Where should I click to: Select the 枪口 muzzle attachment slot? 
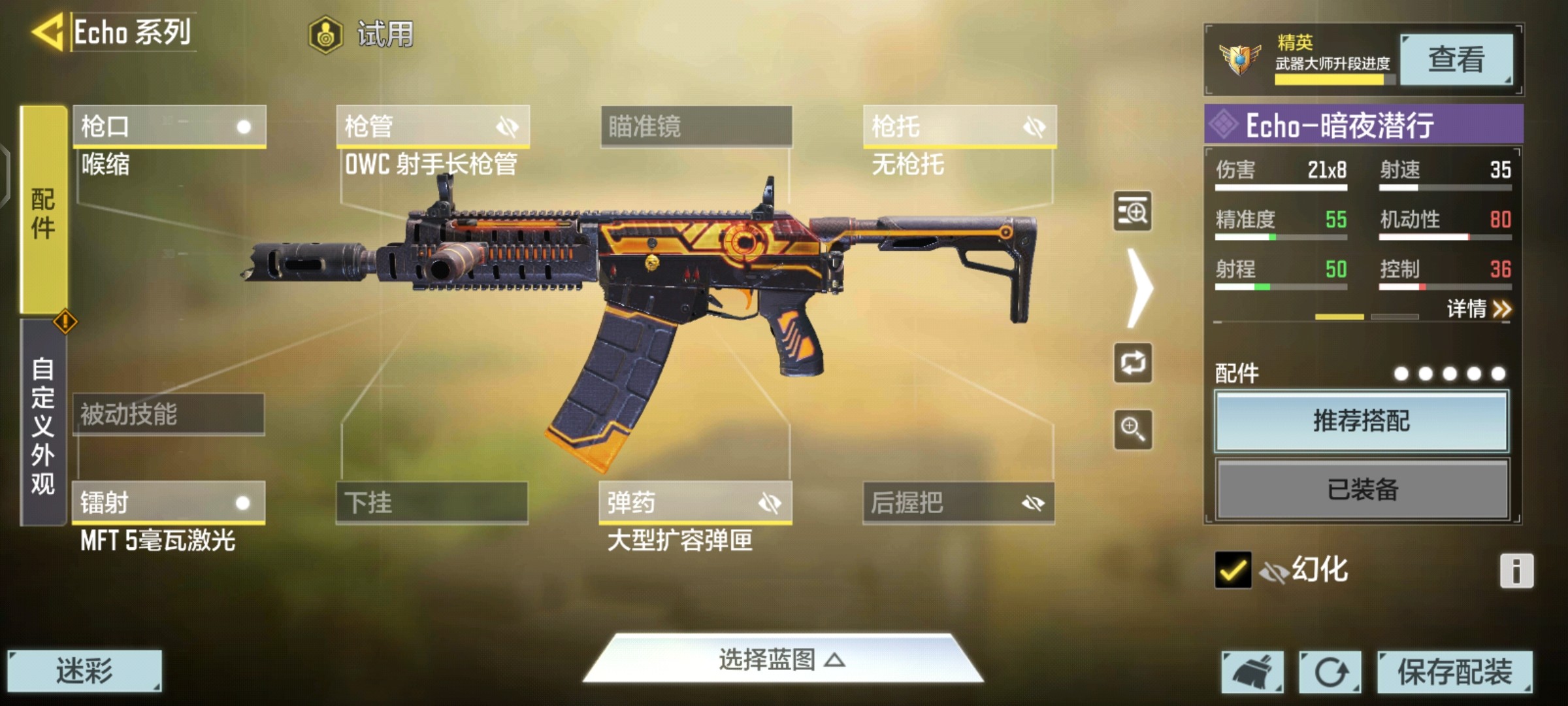click(x=169, y=126)
